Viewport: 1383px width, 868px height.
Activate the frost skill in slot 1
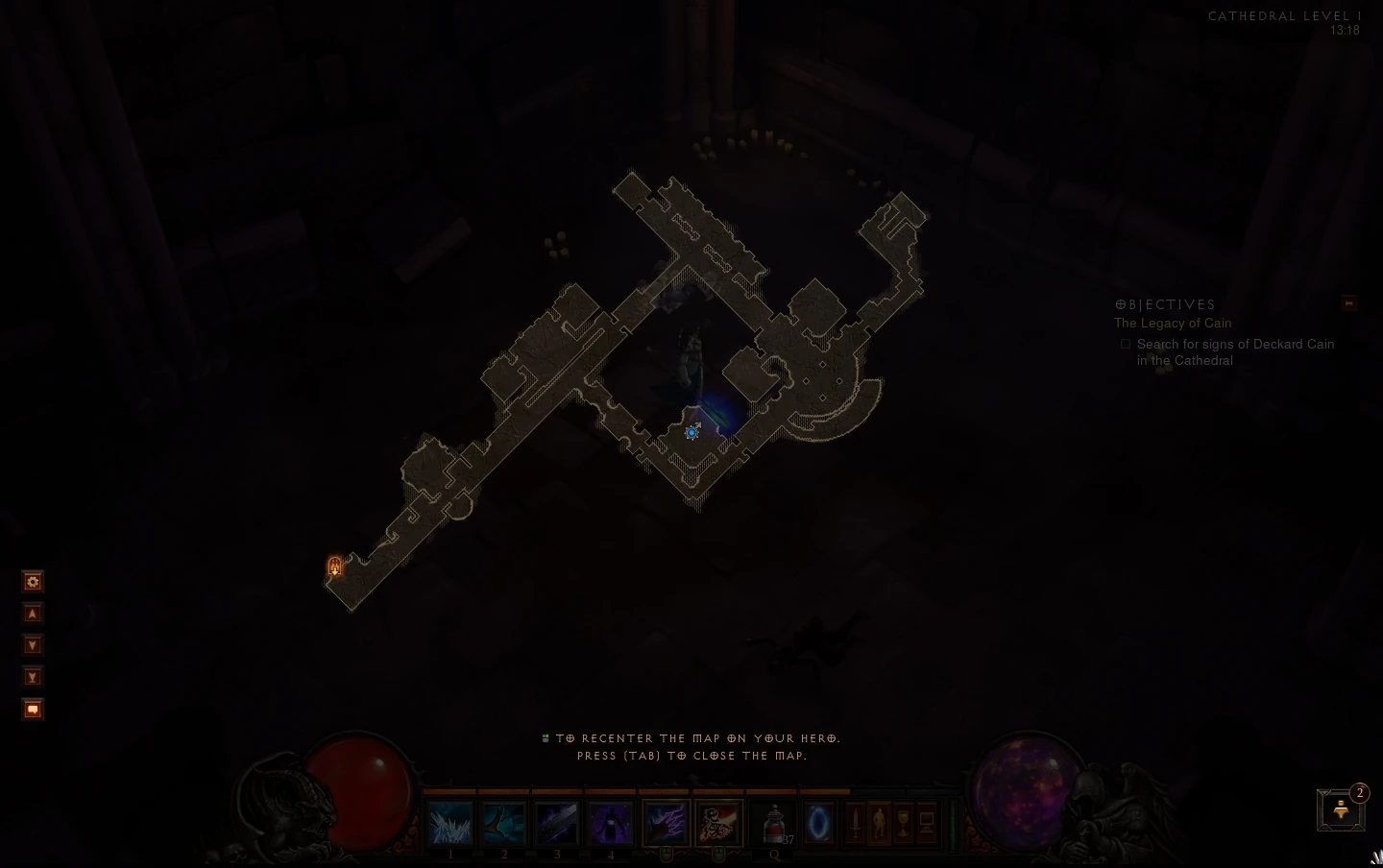[450, 824]
